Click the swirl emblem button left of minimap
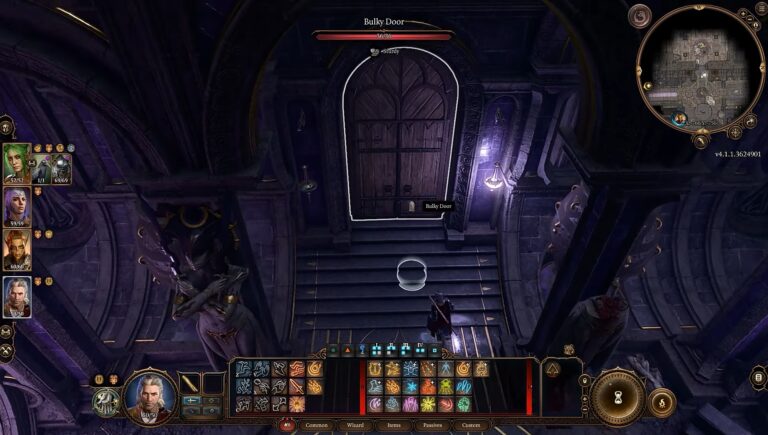 coord(640,16)
